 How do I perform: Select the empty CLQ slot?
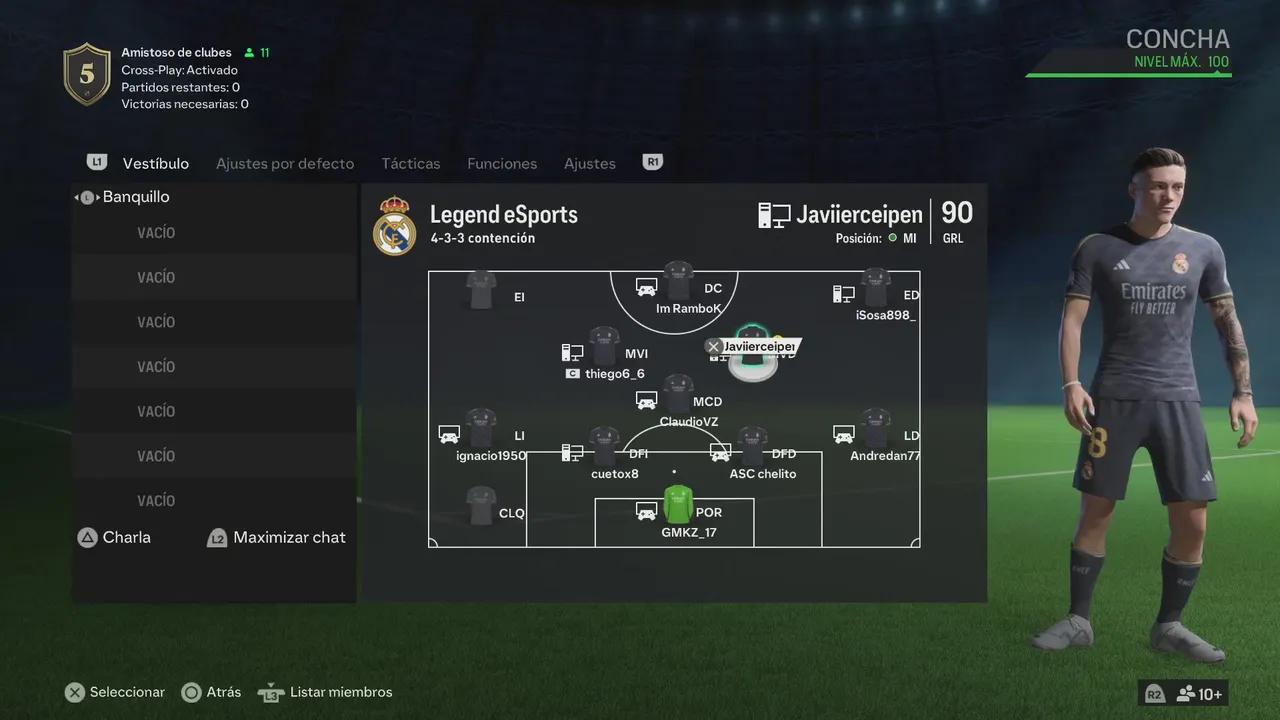coord(482,507)
